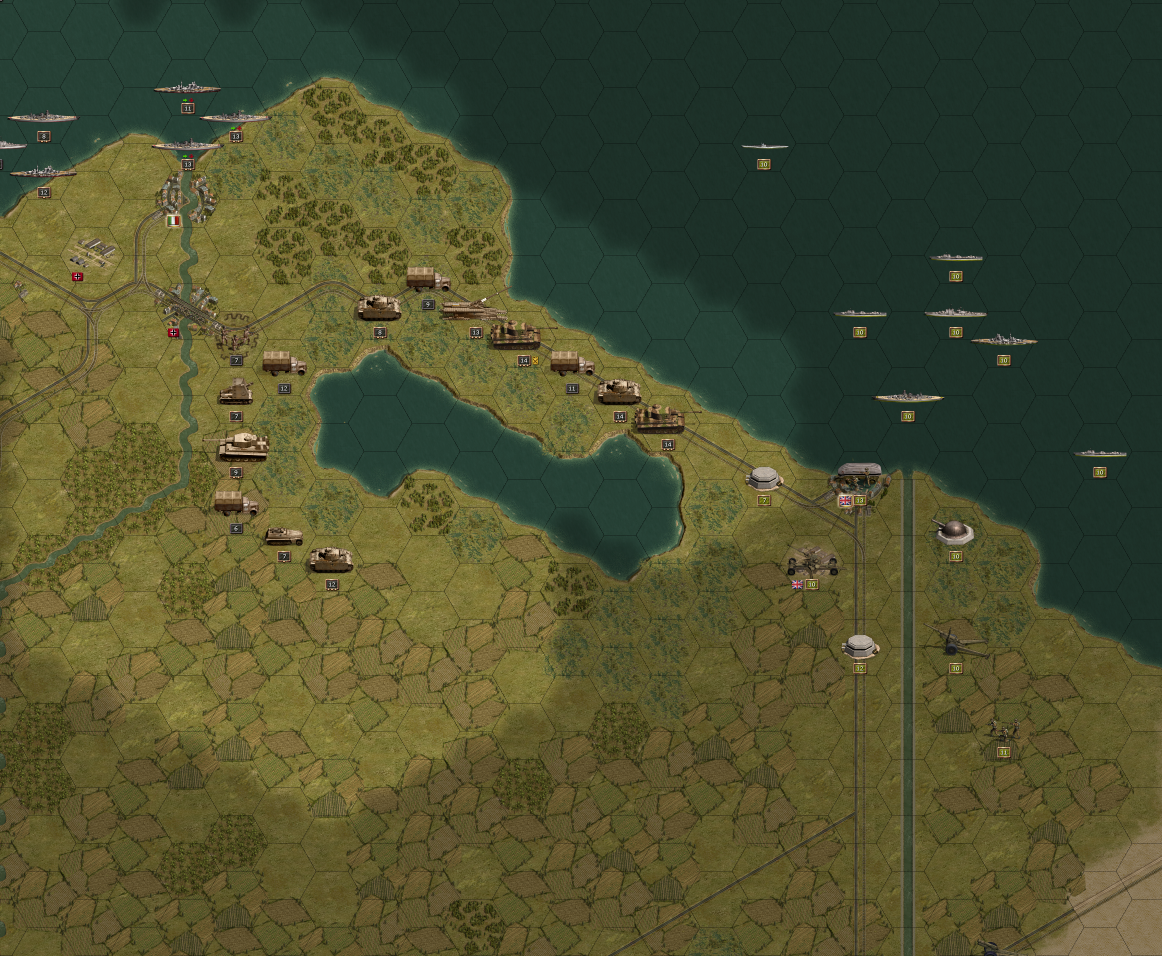Choose the infantry squad with strength 11
The width and height of the screenshot is (1162, 956).
click(1002, 732)
